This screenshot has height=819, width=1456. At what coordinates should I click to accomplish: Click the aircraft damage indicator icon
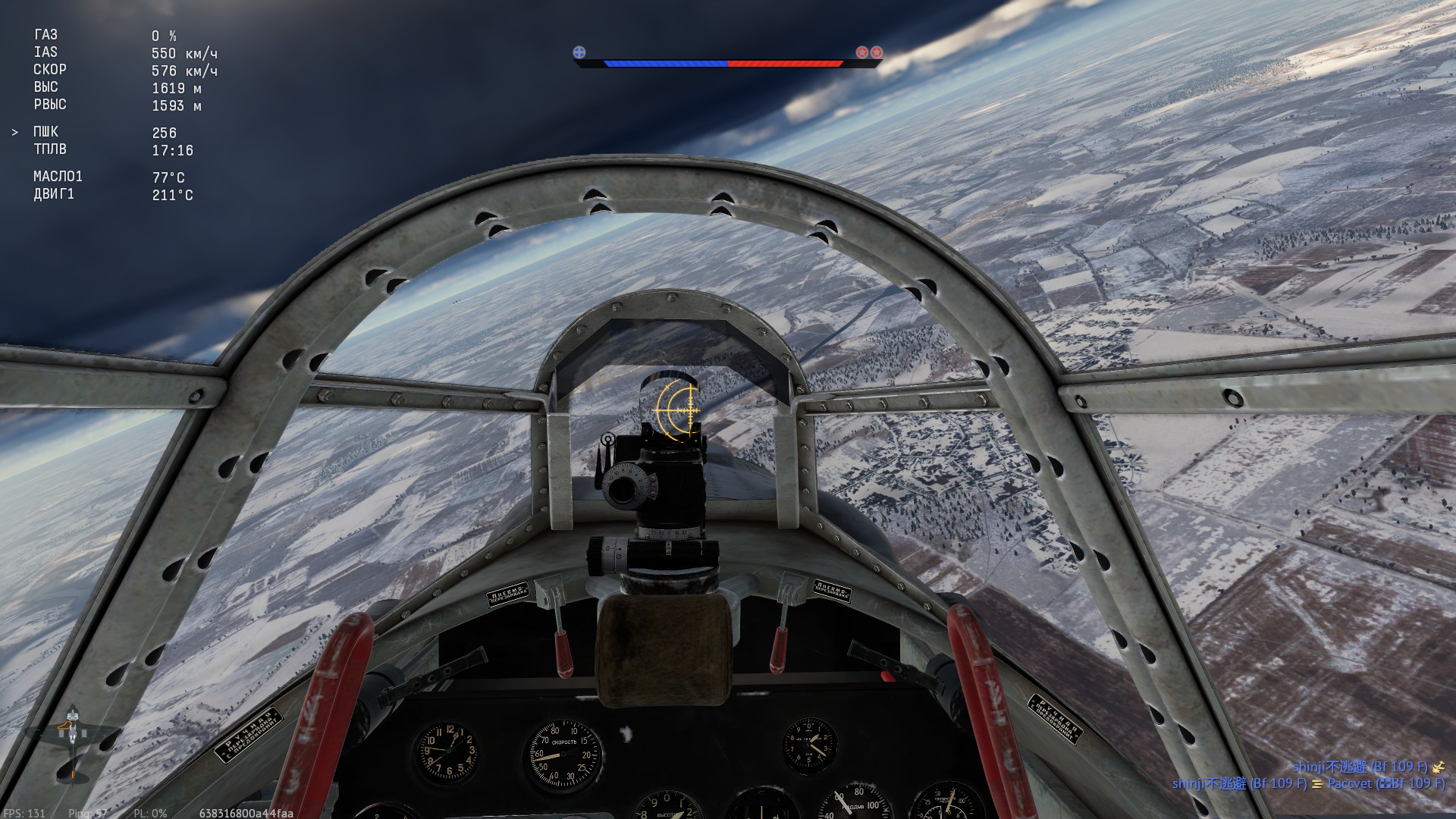(x=72, y=743)
